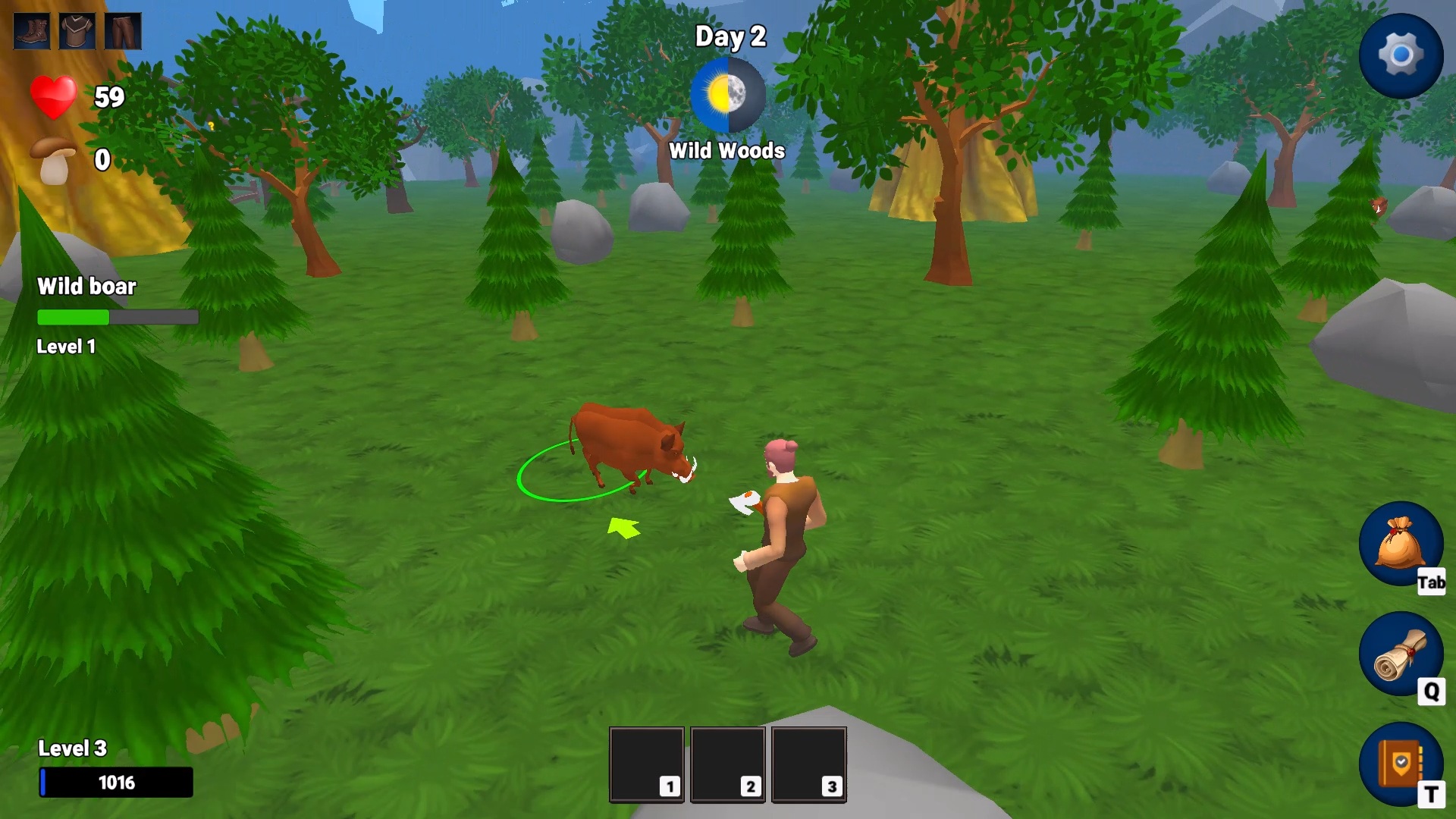Select hotbar slot 1
This screenshot has width=1456, height=819.
point(646,763)
